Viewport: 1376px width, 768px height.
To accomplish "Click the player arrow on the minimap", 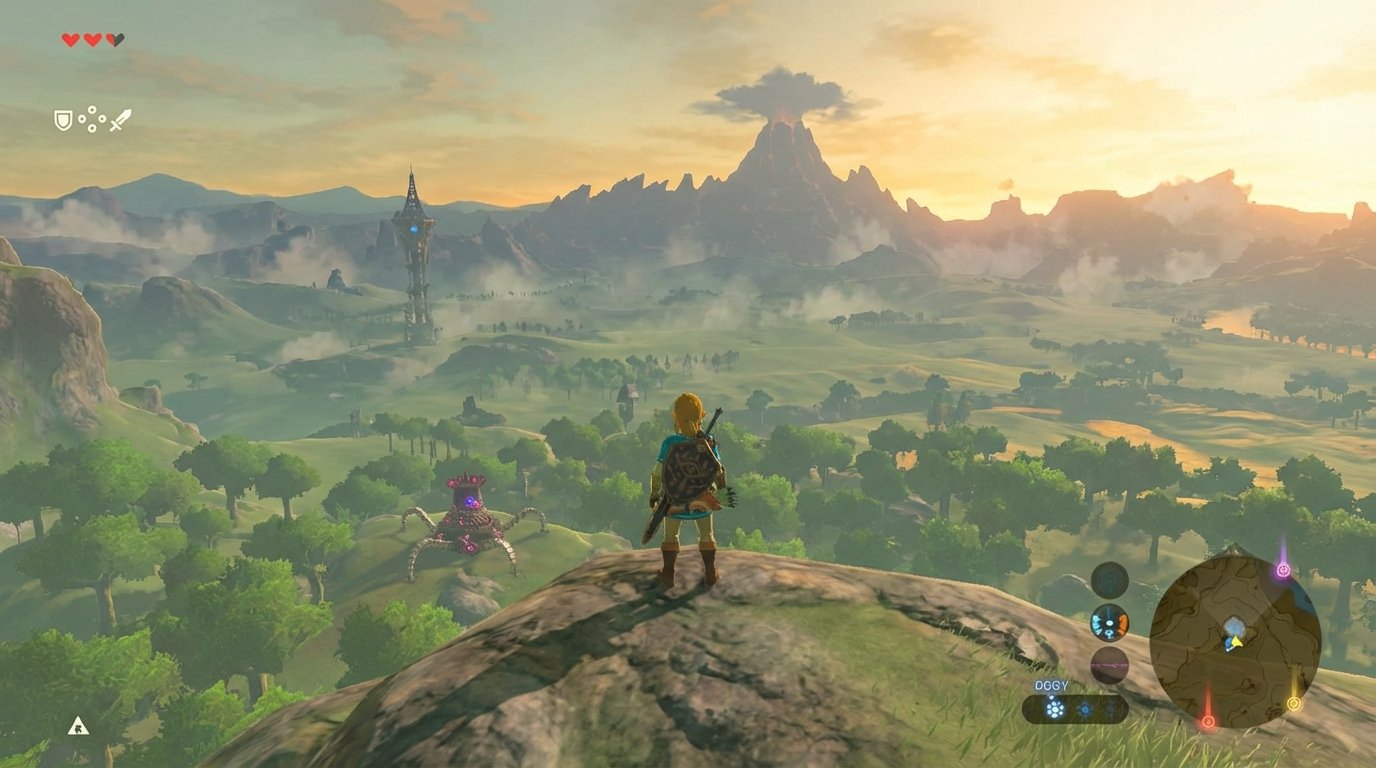I will click(x=1236, y=641).
